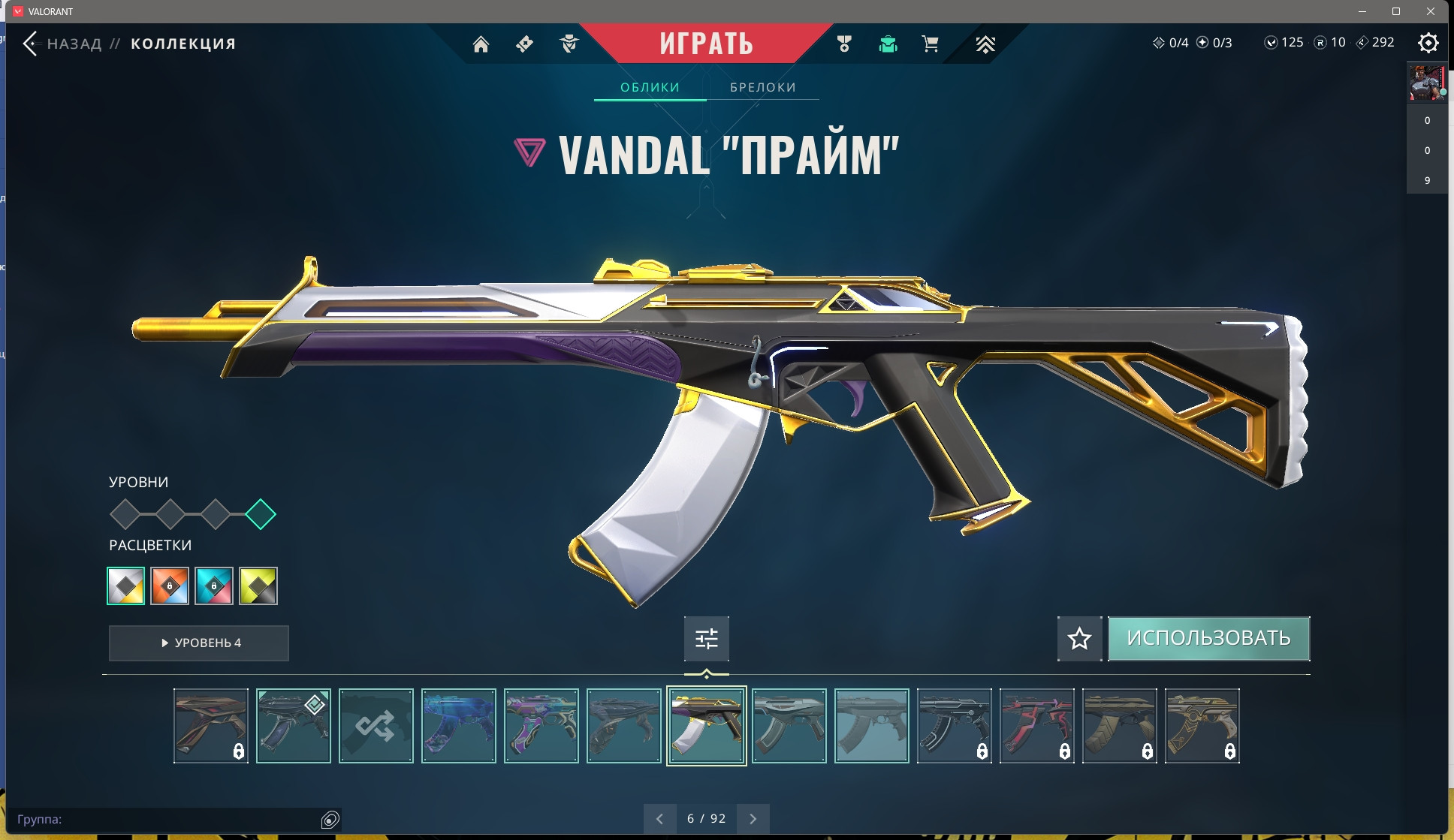This screenshot has width=1454, height=840.
Task: Go to the previous skin page
Action: point(659,818)
